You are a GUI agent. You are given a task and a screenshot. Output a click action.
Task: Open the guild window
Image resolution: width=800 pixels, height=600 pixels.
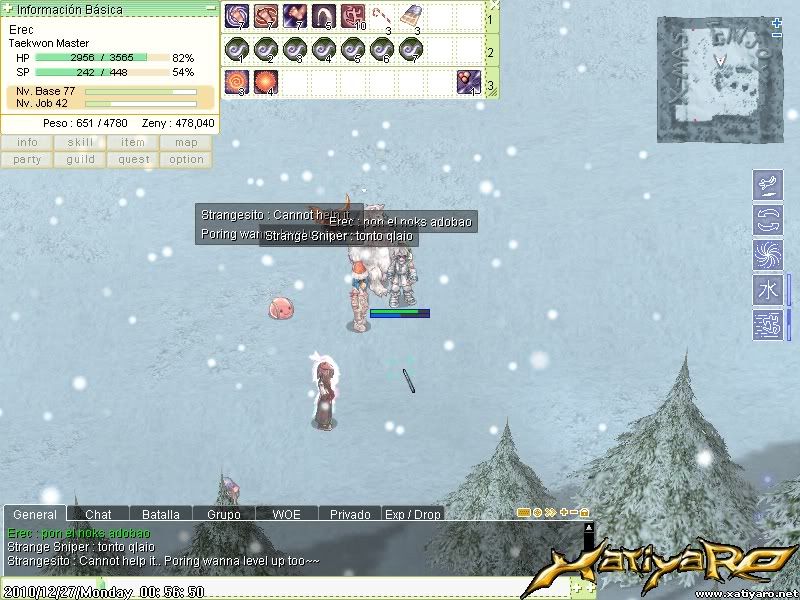[x=80, y=159]
